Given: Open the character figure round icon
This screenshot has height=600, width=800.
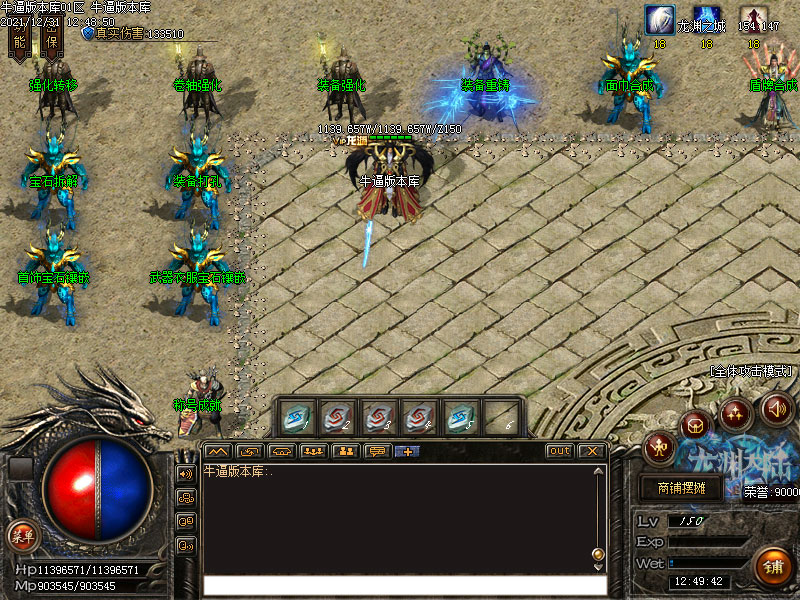Looking at the screenshot, I should tap(659, 447).
